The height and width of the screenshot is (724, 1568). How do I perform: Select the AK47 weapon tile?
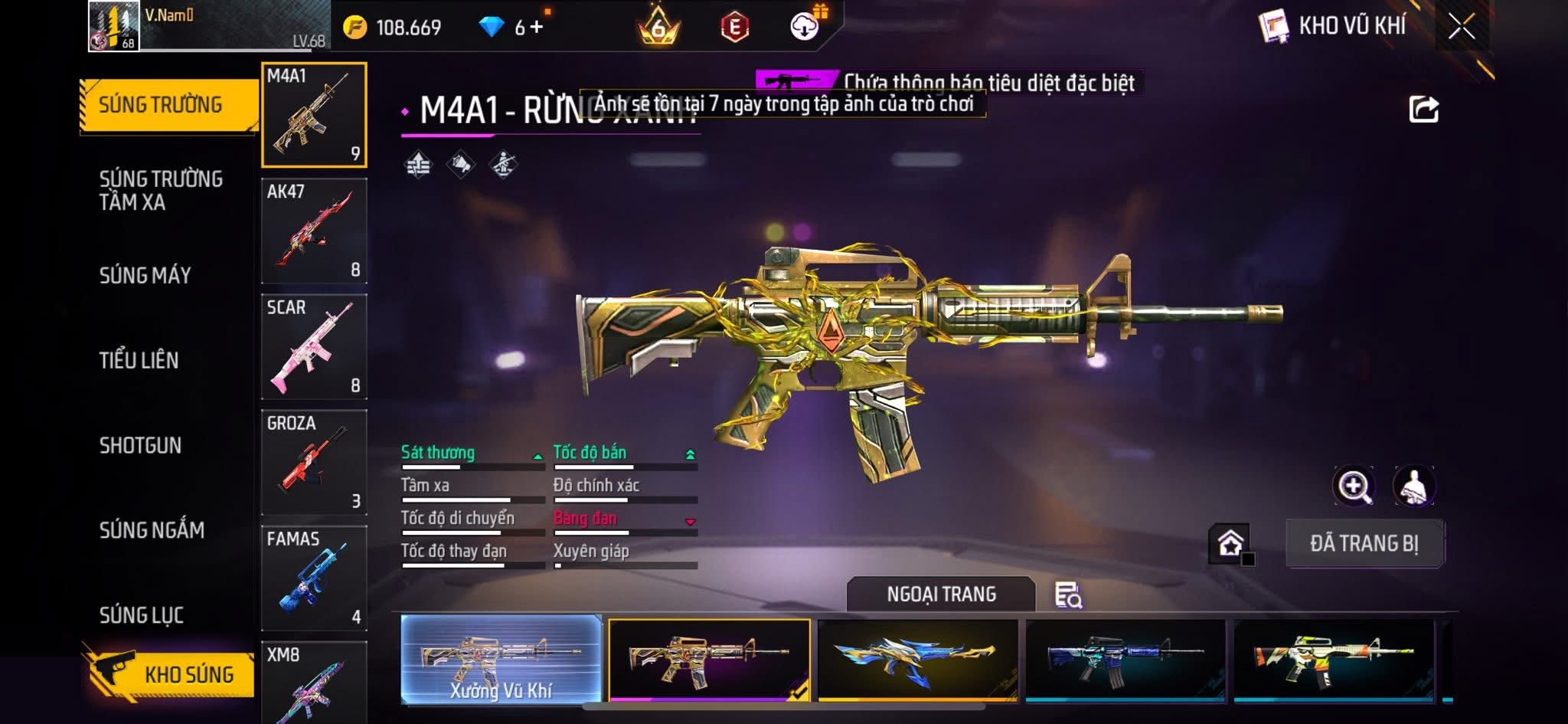pyautogui.click(x=314, y=231)
